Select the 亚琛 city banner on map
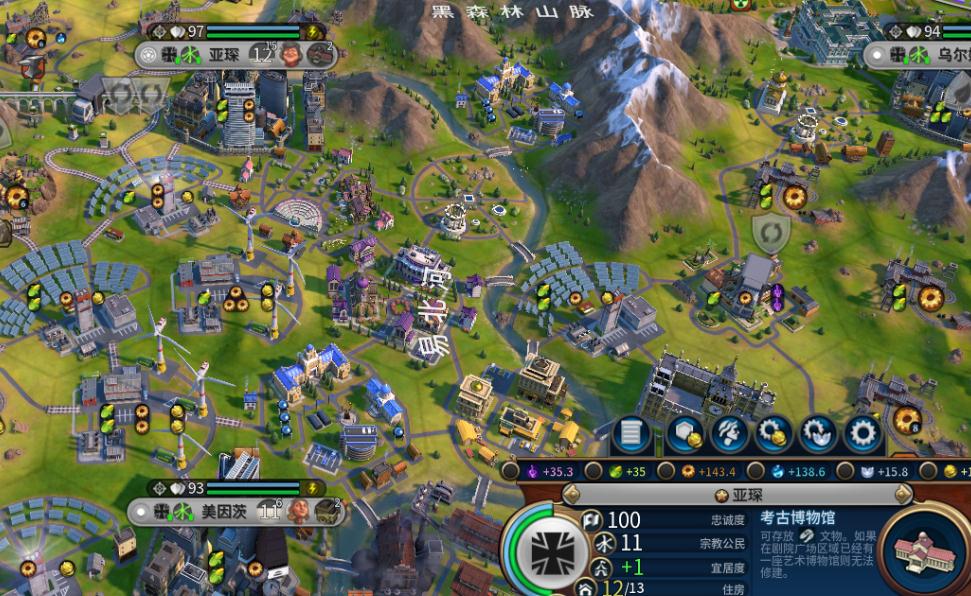This screenshot has width=971, height=596. (x=223, y=55)
